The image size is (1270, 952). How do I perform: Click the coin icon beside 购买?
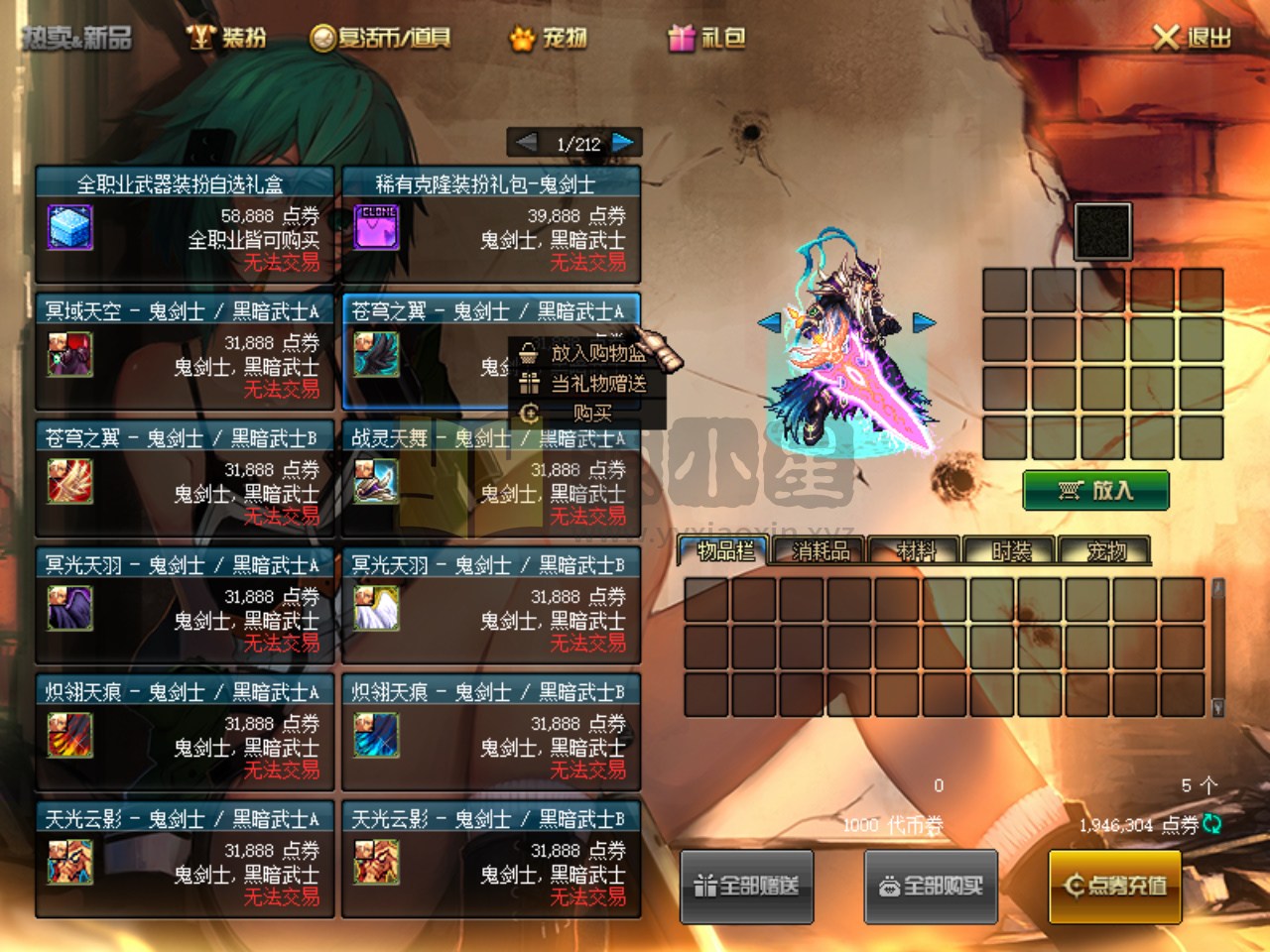pyautogui.click(x=531, y=414)
